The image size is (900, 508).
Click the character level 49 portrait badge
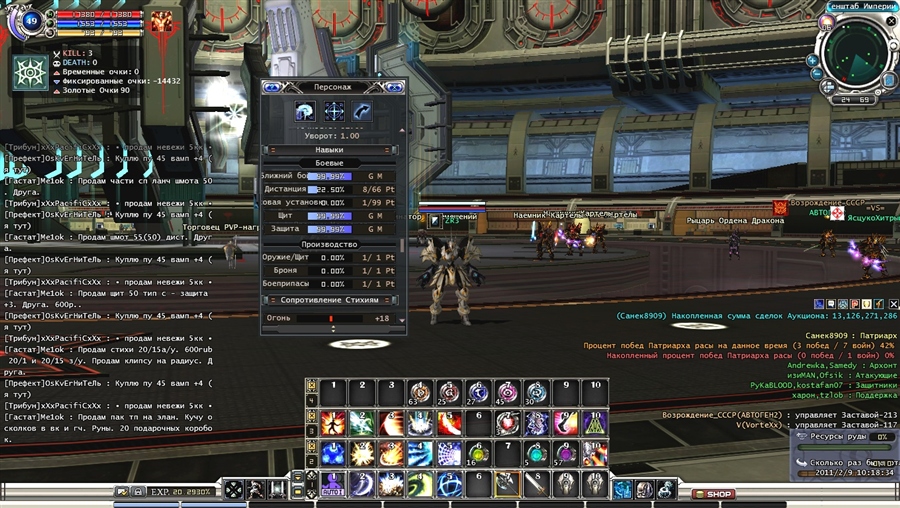click(28, 20)
